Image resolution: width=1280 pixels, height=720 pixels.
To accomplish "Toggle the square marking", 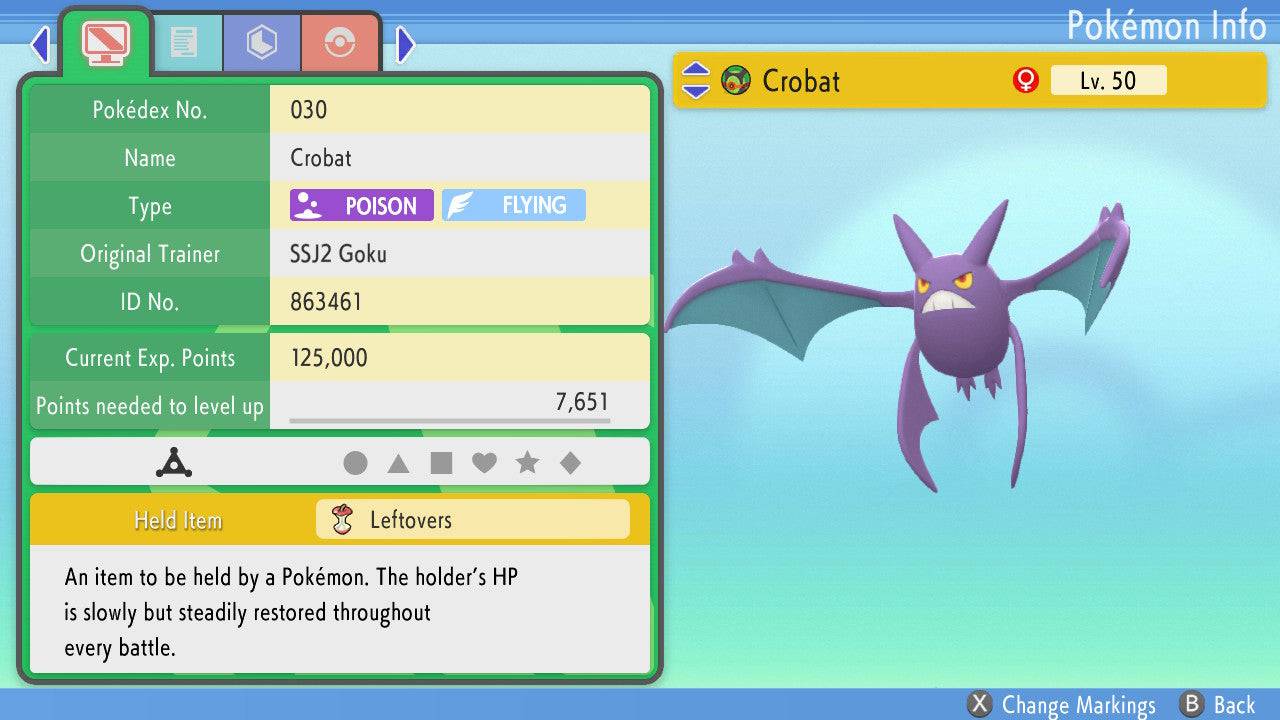I will [x=441, y=463].
